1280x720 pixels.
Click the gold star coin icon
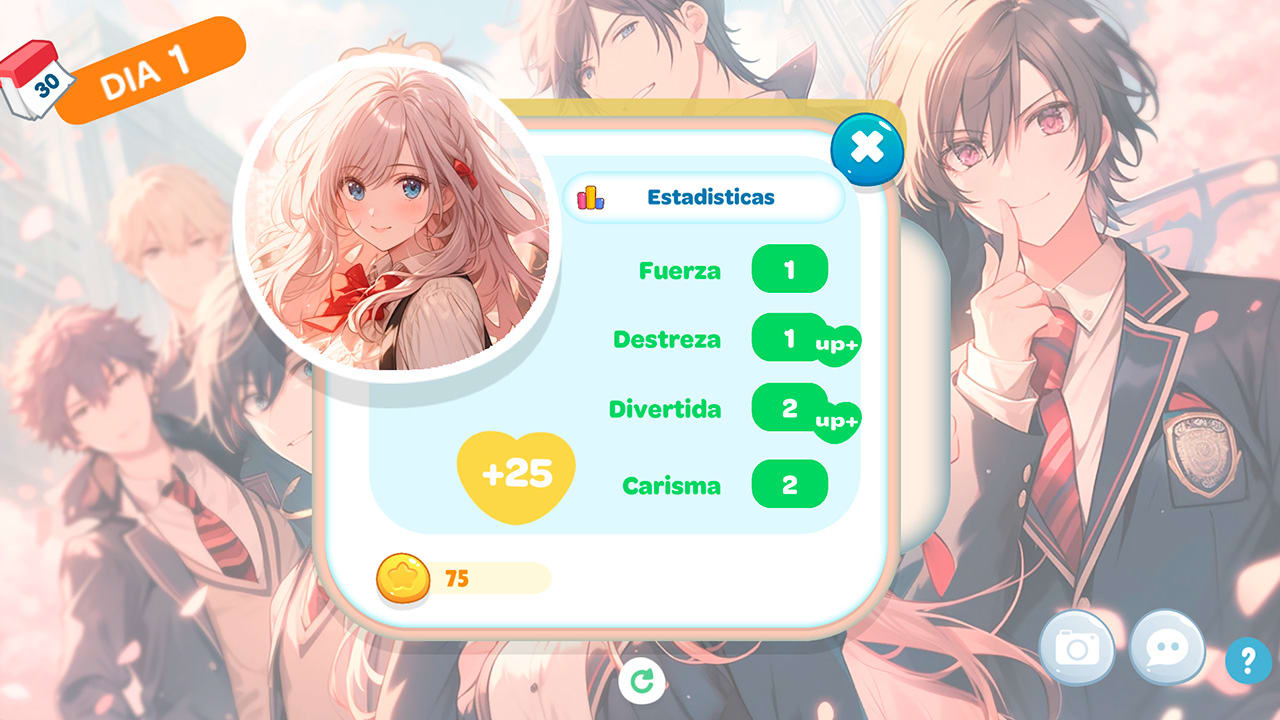coord(403,575)
